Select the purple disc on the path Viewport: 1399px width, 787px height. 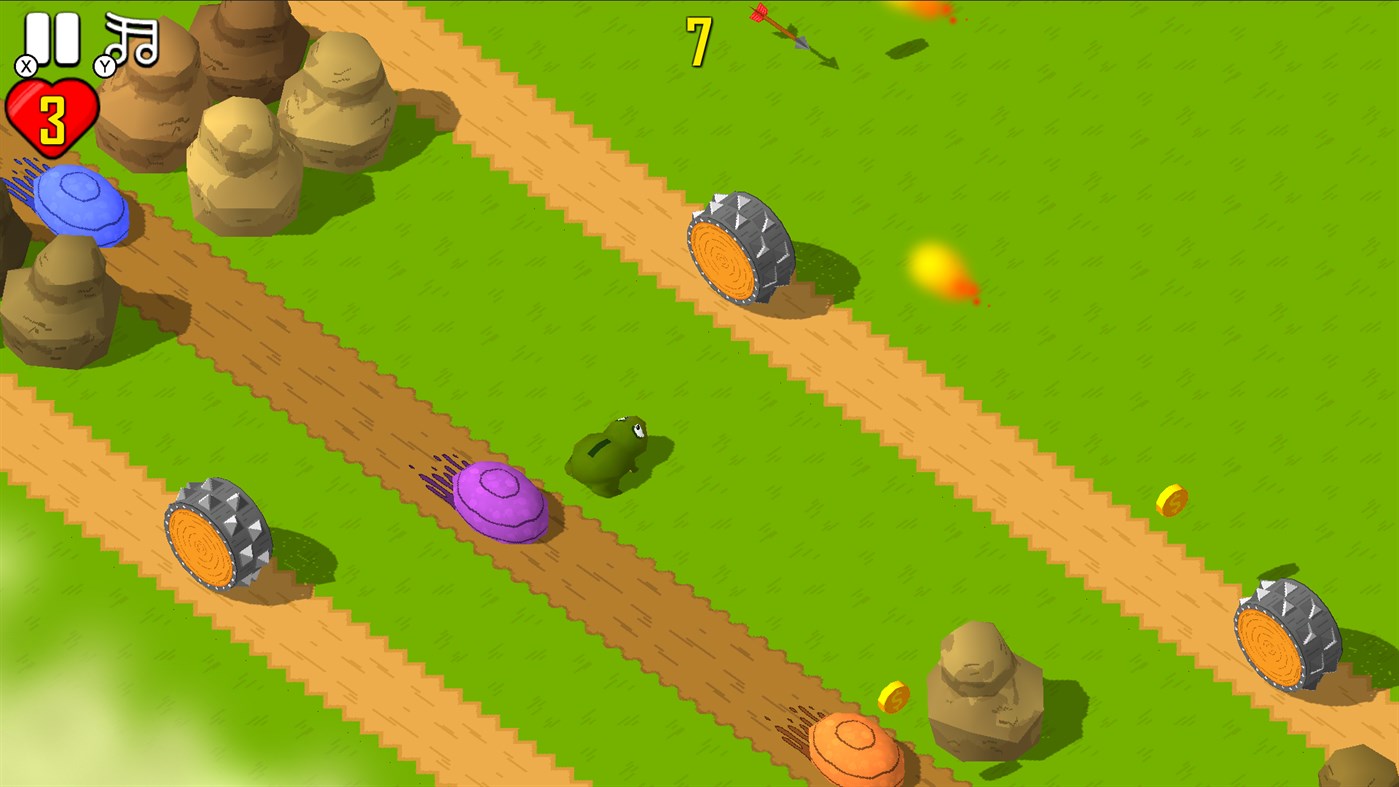point(500,505)
